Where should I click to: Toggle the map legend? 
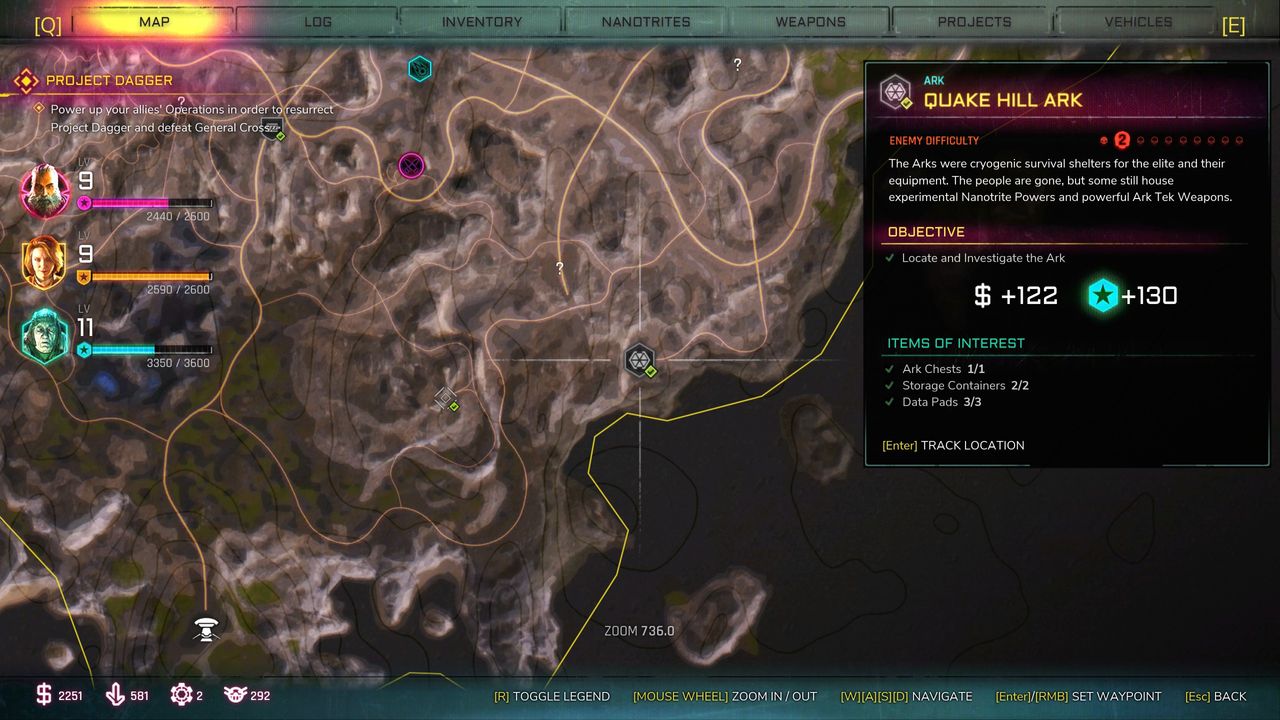pos(551,696)
